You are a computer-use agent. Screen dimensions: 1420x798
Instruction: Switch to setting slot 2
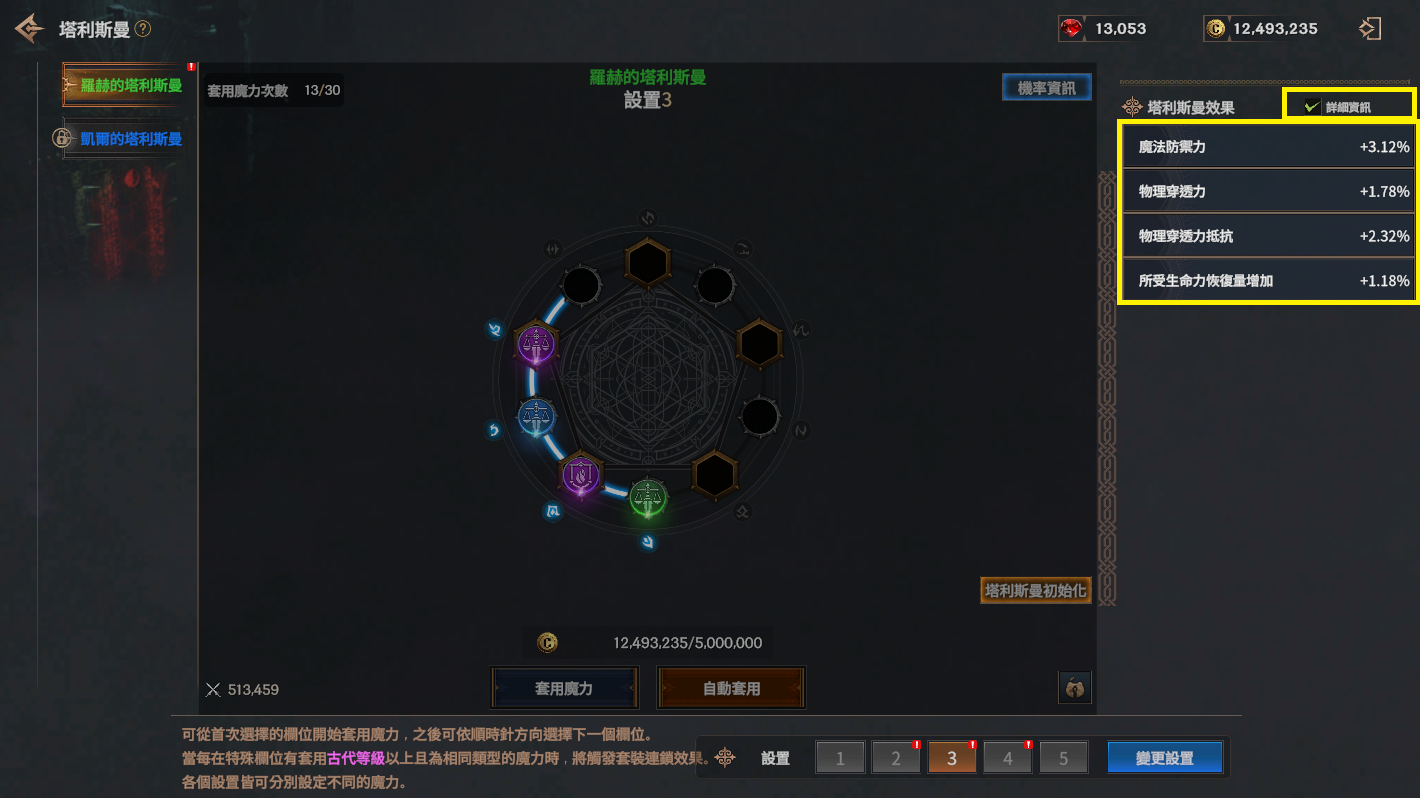pos(896,758)
